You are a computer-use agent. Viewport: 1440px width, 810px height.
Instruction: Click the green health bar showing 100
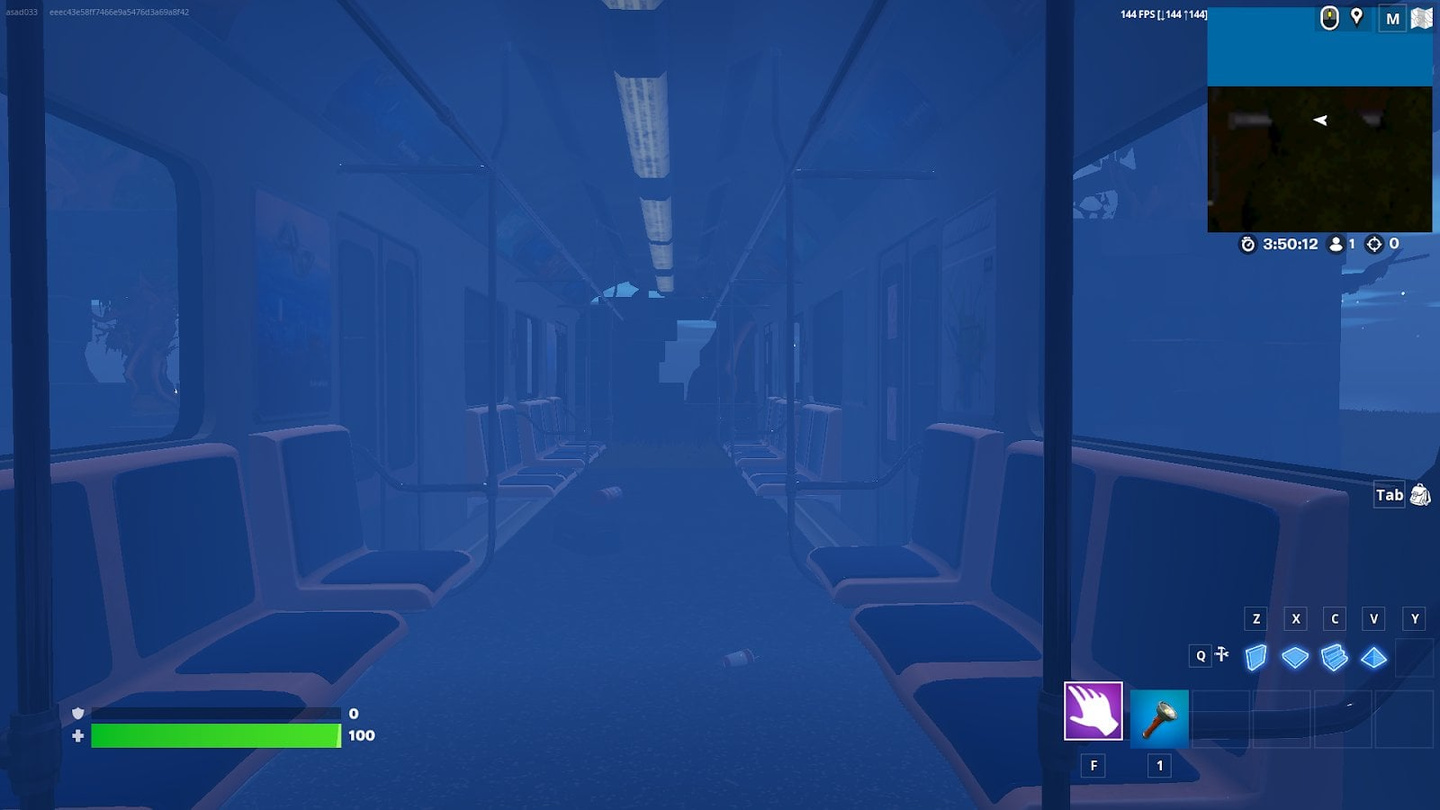click(x=215, y=735)
